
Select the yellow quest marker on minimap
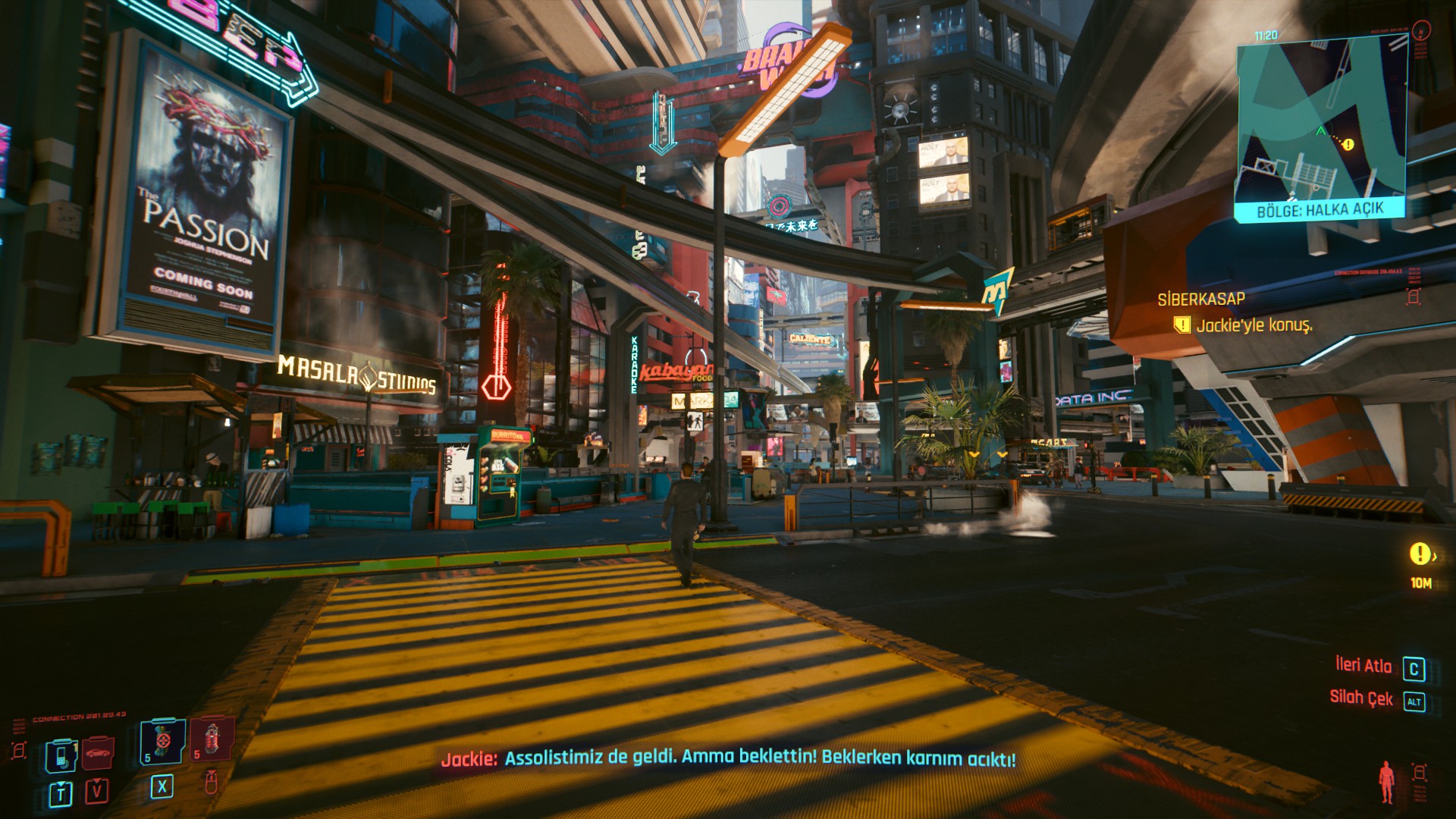point(1348,144)
